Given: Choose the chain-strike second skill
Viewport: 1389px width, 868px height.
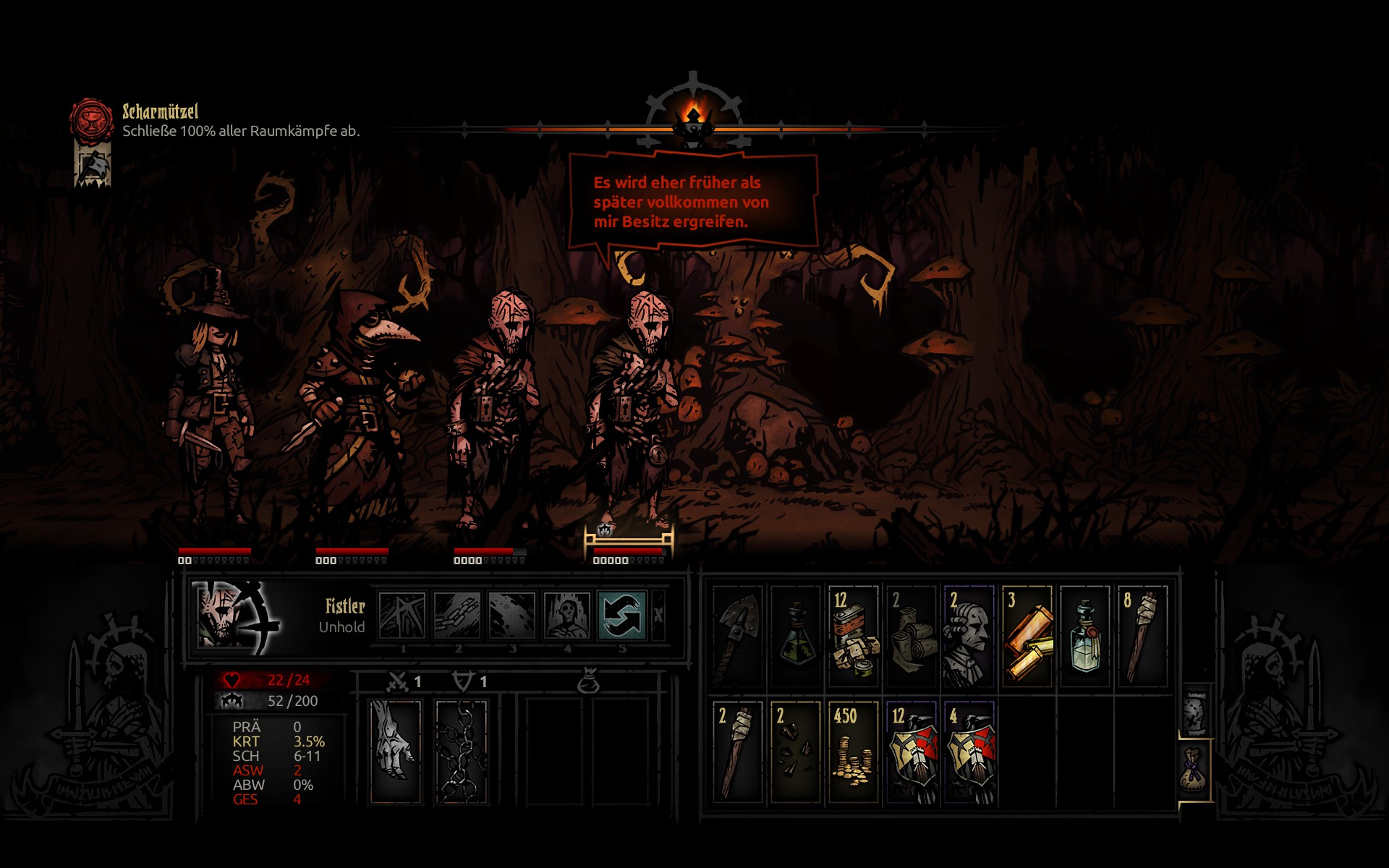Looking at the screenshot, I should pos(457,616).
